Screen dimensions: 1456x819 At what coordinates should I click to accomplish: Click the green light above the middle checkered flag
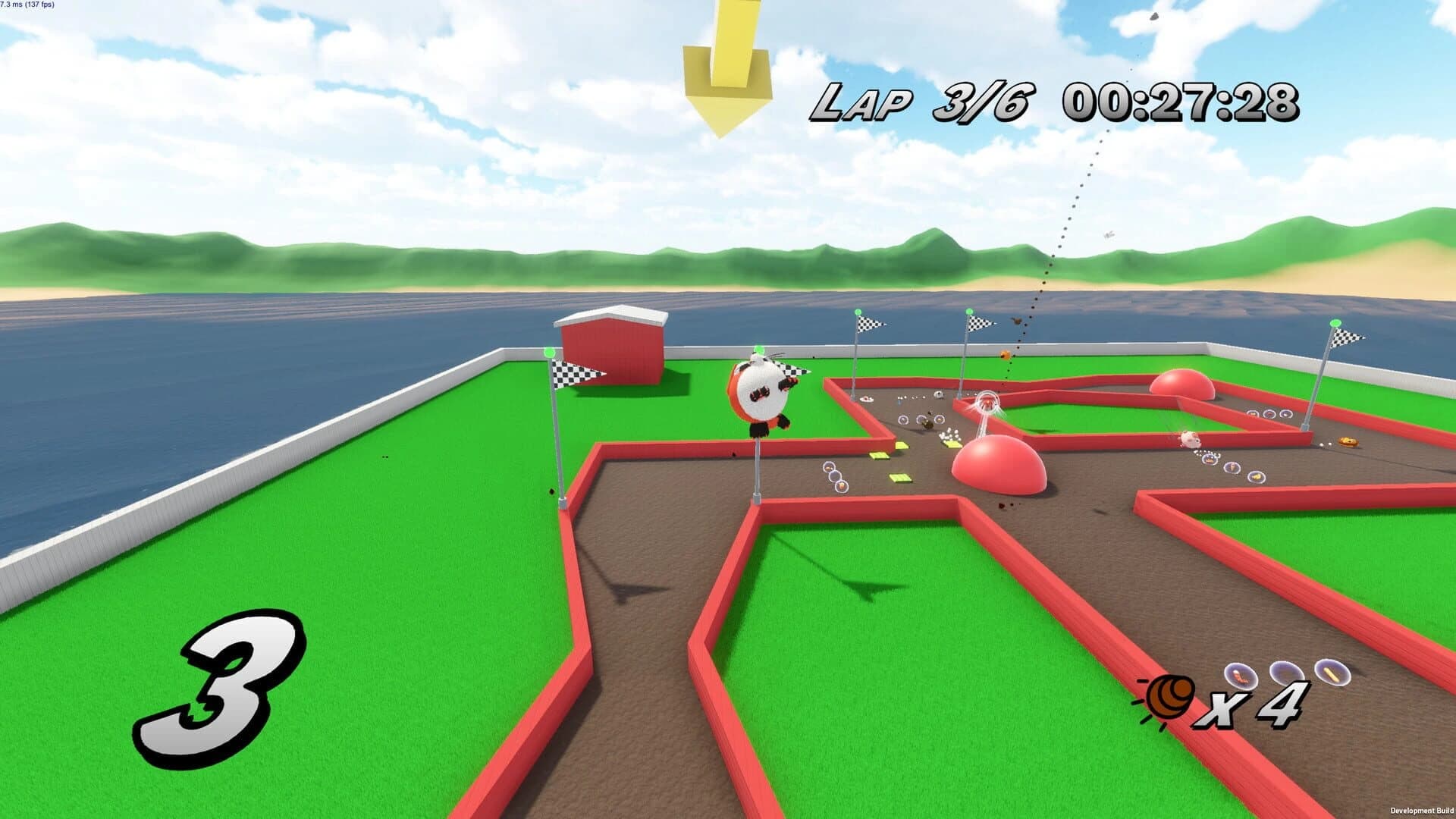pos(857,312)
